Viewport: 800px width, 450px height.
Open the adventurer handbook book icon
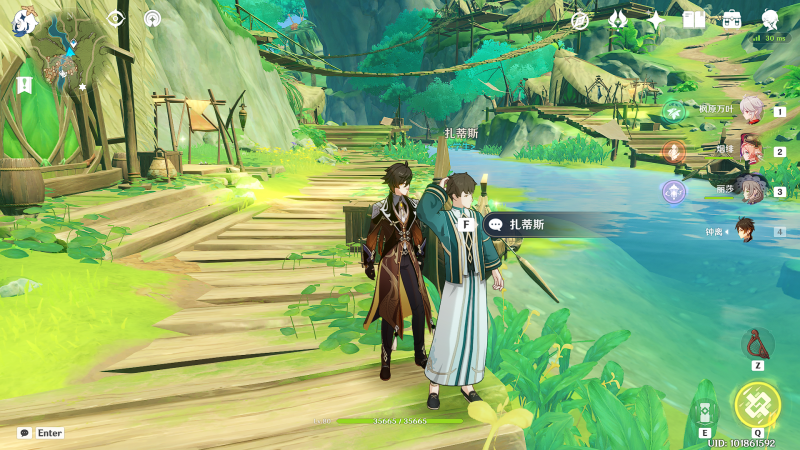click(693, 19)
